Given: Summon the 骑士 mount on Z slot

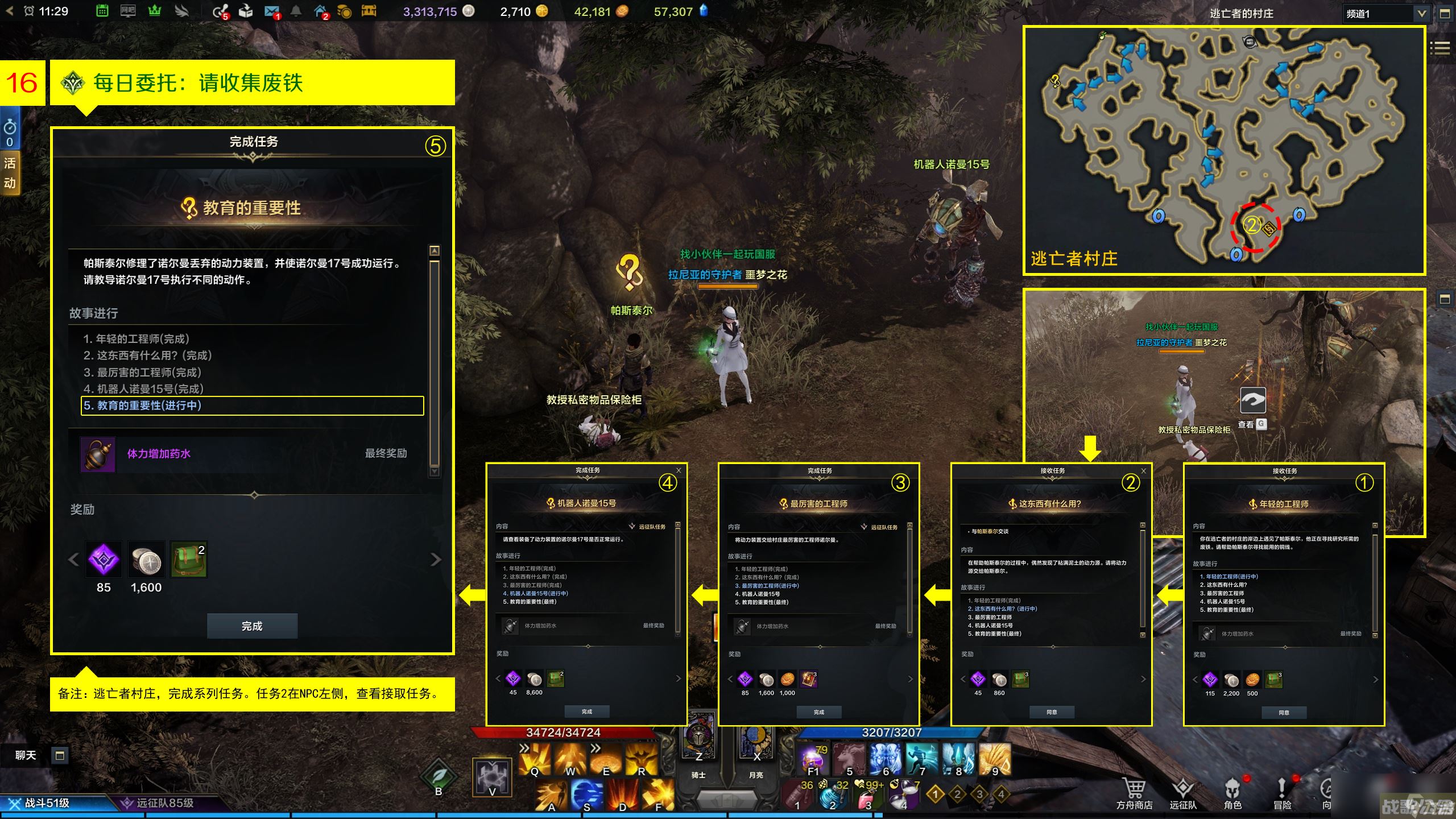Looking at the screenshot, I should pyautogui.click(x=699, y=739).
